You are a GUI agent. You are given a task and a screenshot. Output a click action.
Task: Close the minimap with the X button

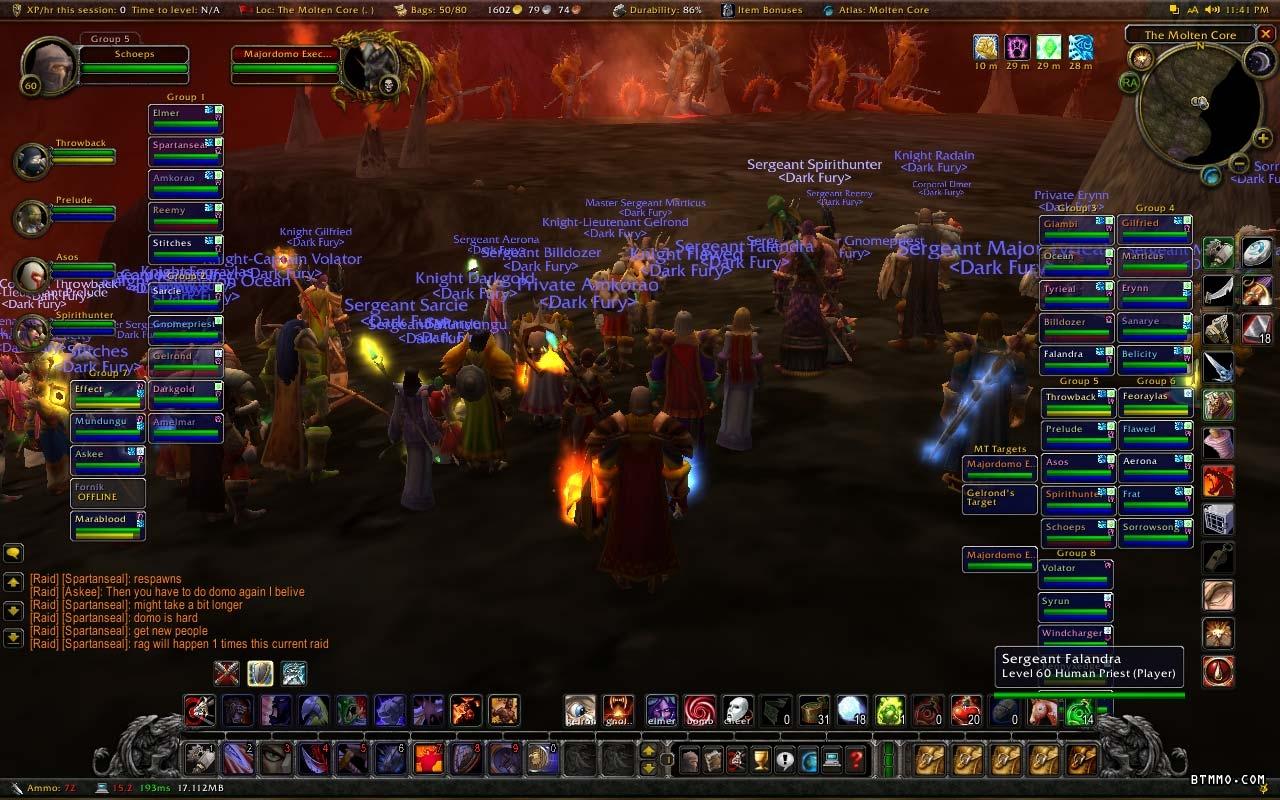tap(1267, 35)
